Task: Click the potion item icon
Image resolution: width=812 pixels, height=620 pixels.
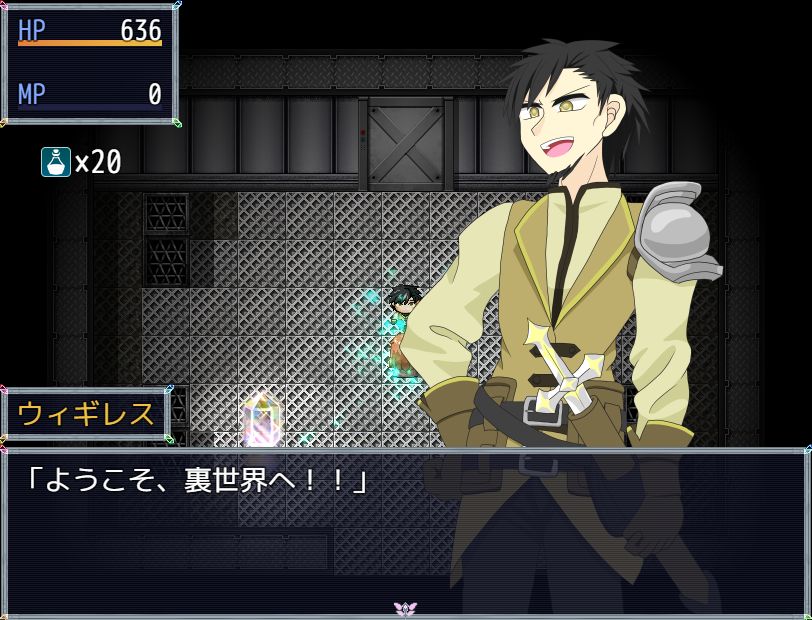Action: pyautogui.click(x=56, y=162)
